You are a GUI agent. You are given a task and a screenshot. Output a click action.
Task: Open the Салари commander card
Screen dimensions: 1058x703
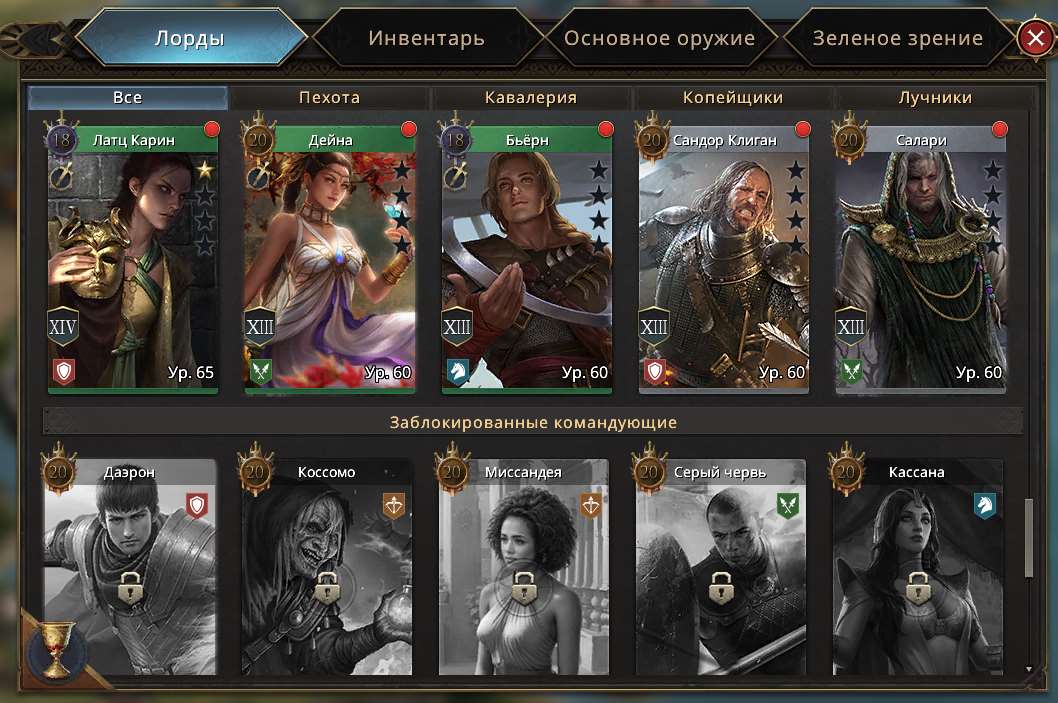pyautogui.click(x=921, y=260)
